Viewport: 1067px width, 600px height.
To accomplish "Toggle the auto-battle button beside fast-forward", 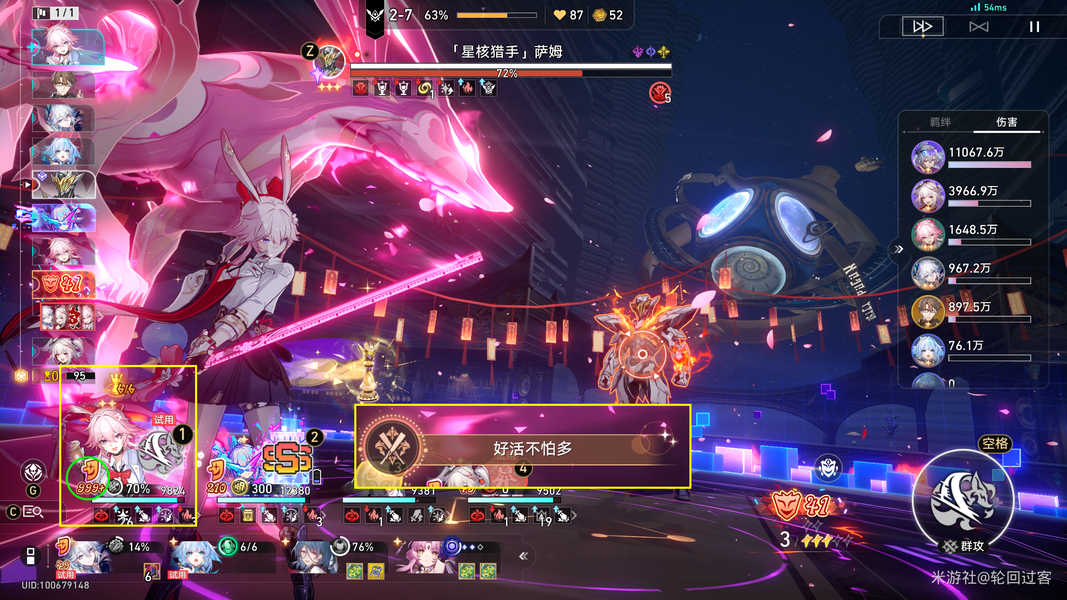I will [x=978, y=27].
